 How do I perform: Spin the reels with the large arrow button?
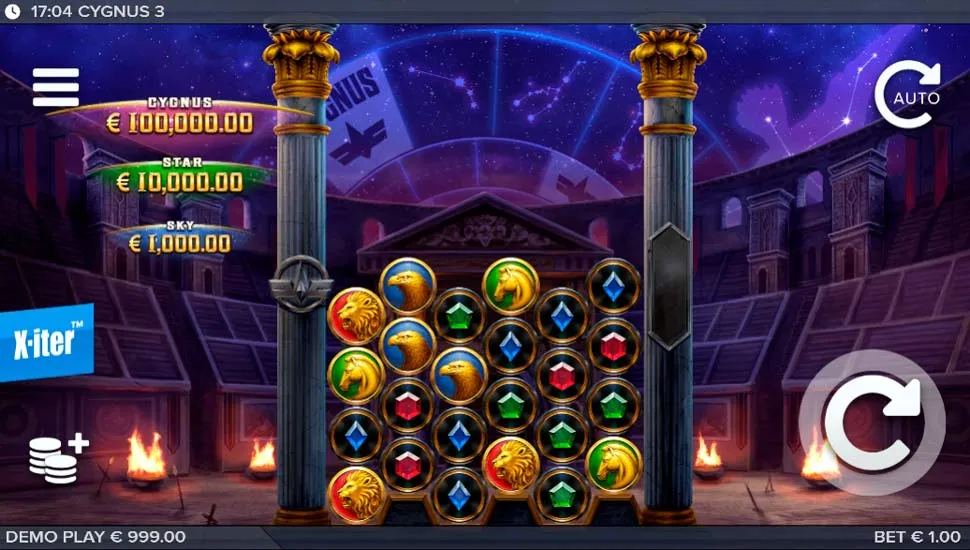pos(871,424)
